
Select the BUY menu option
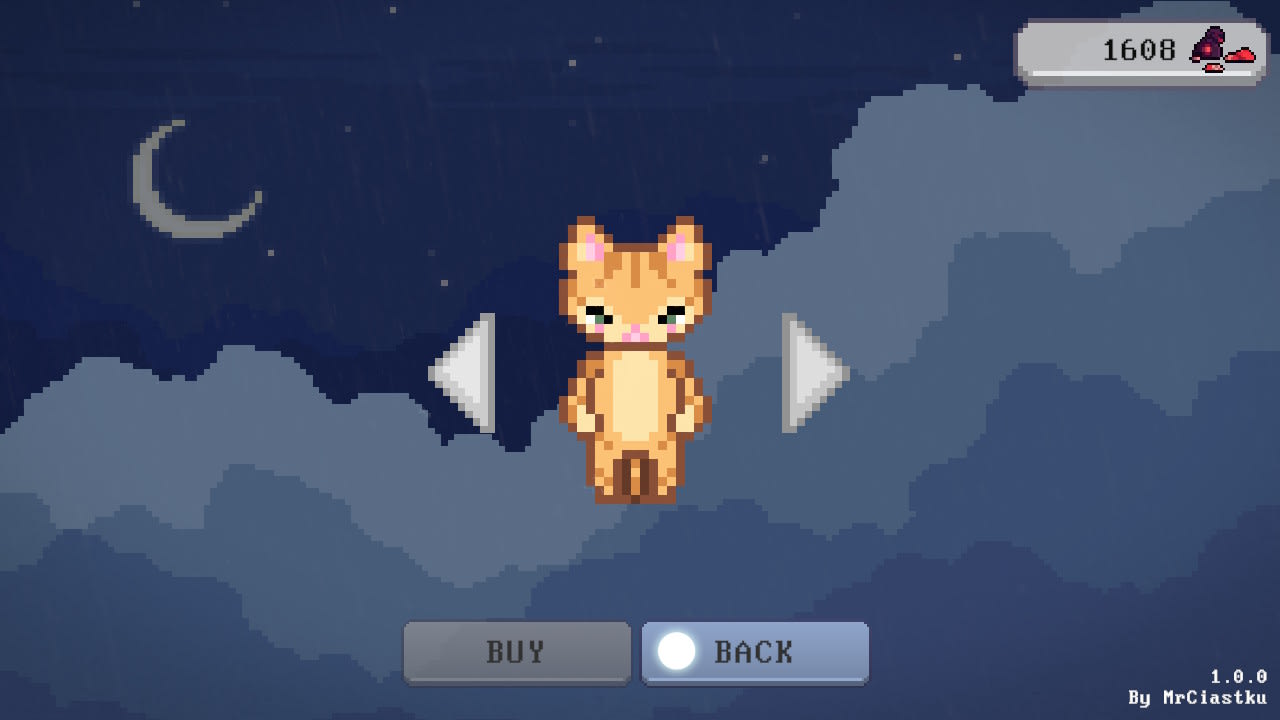pyautogui.click(x=517, y=652)
